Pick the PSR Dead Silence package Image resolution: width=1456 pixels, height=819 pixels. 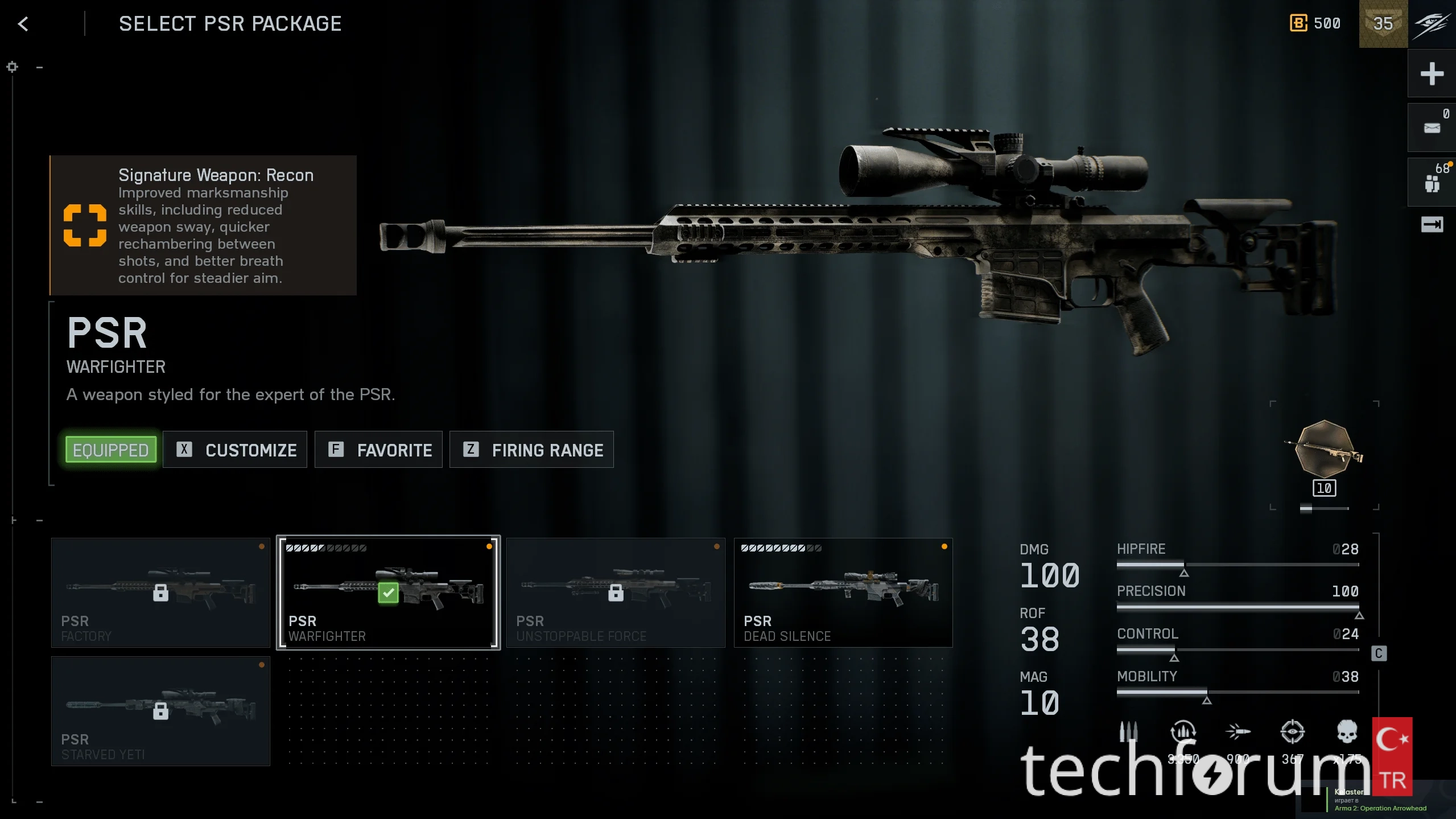pyautogui.click(x=843, y=592)
